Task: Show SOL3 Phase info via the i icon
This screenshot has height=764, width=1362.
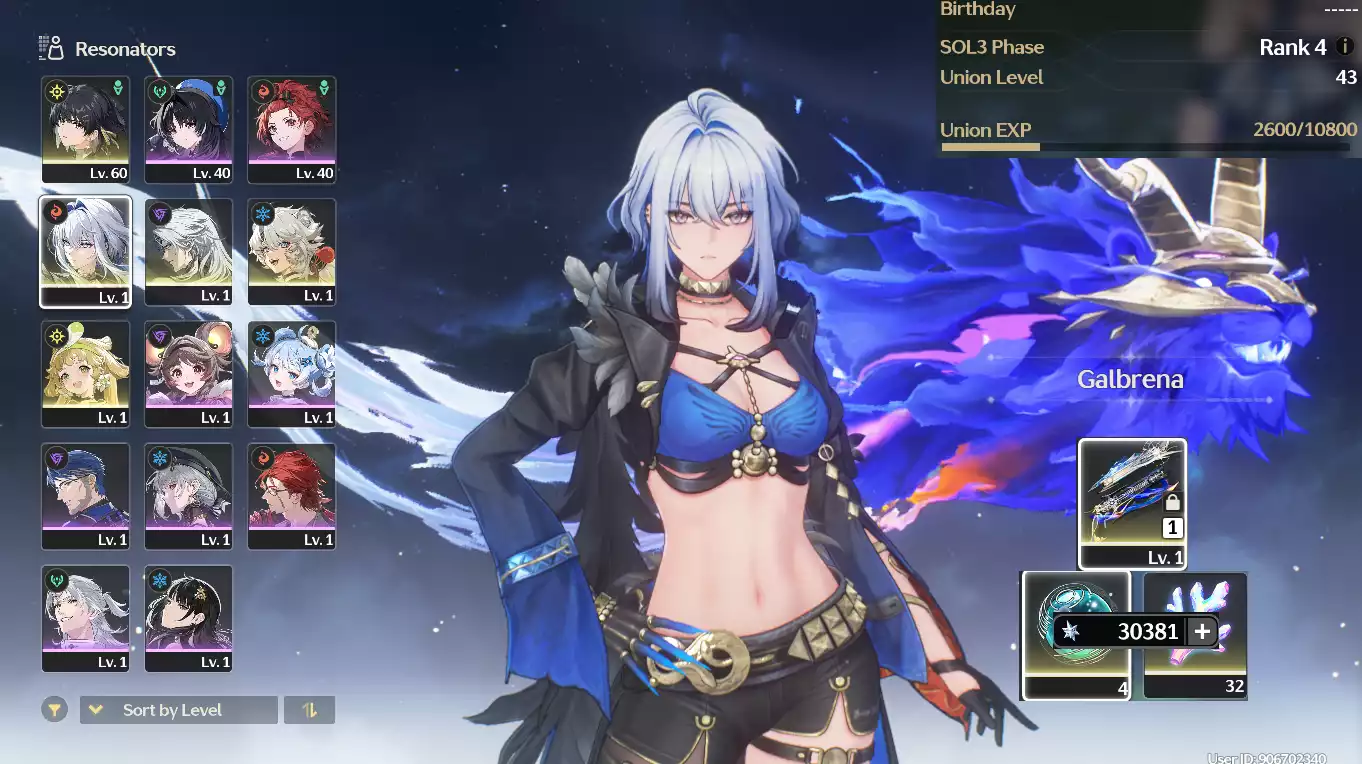Action: (1345, 47)
